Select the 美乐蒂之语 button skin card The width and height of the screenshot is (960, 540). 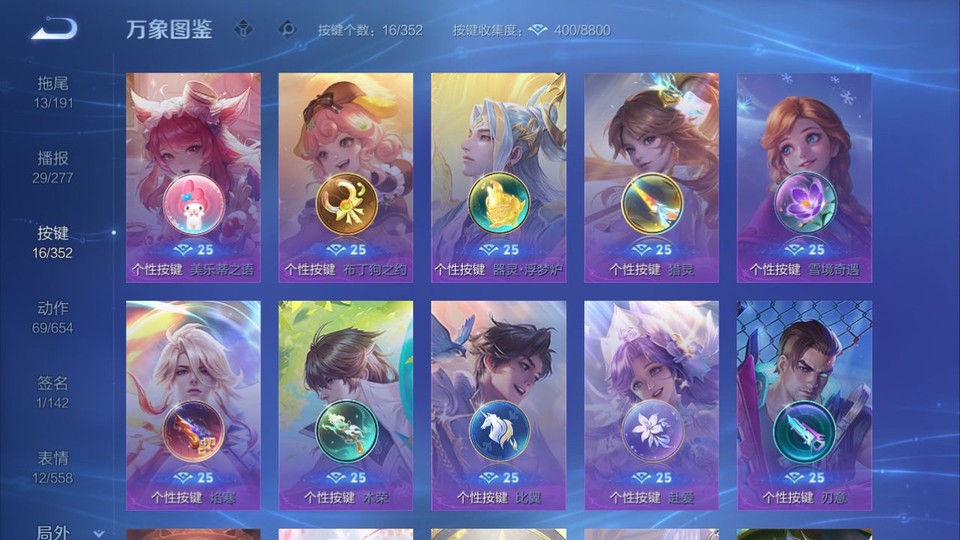(x=193, y=177)
